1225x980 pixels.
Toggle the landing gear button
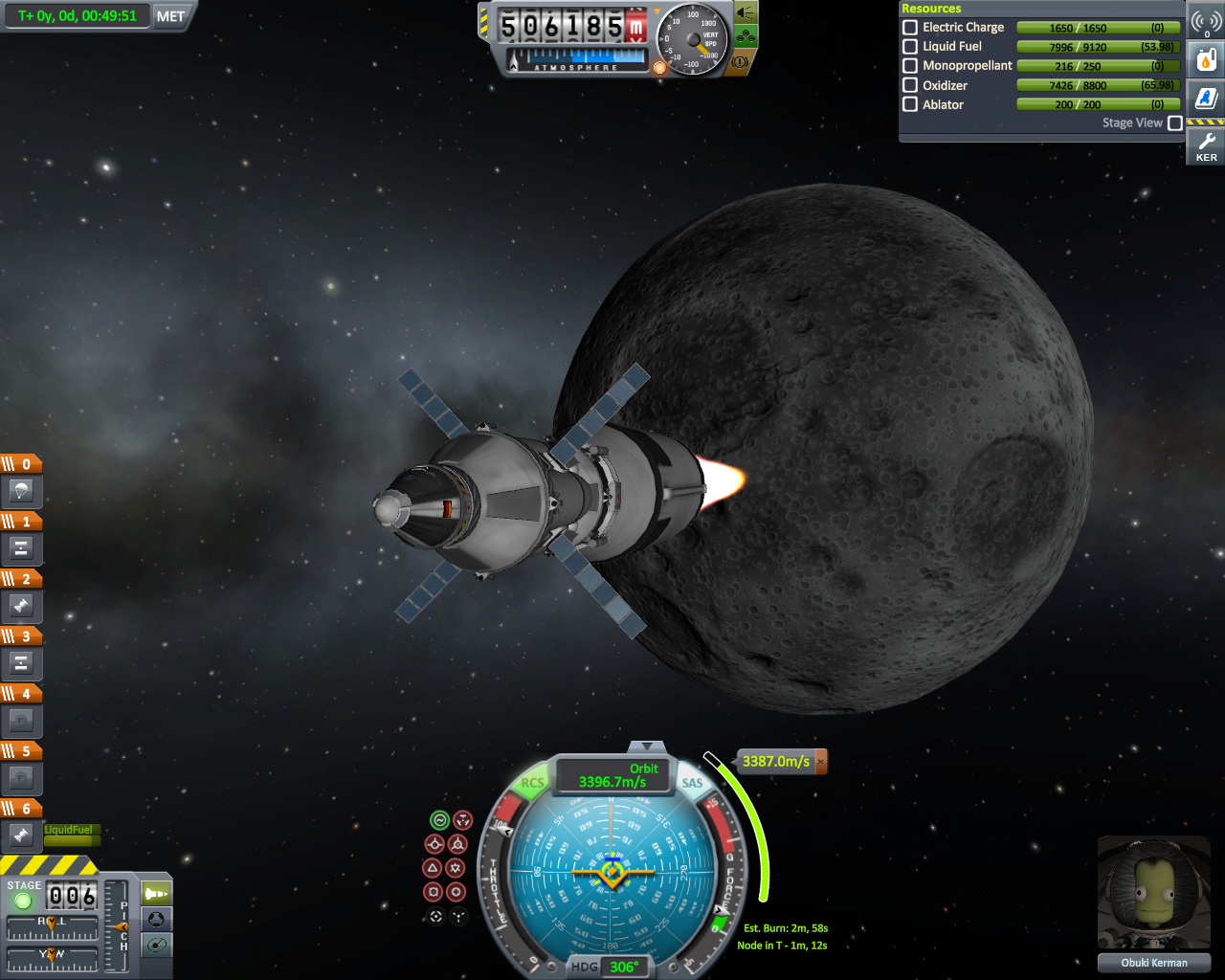click(x=745, y=37)
